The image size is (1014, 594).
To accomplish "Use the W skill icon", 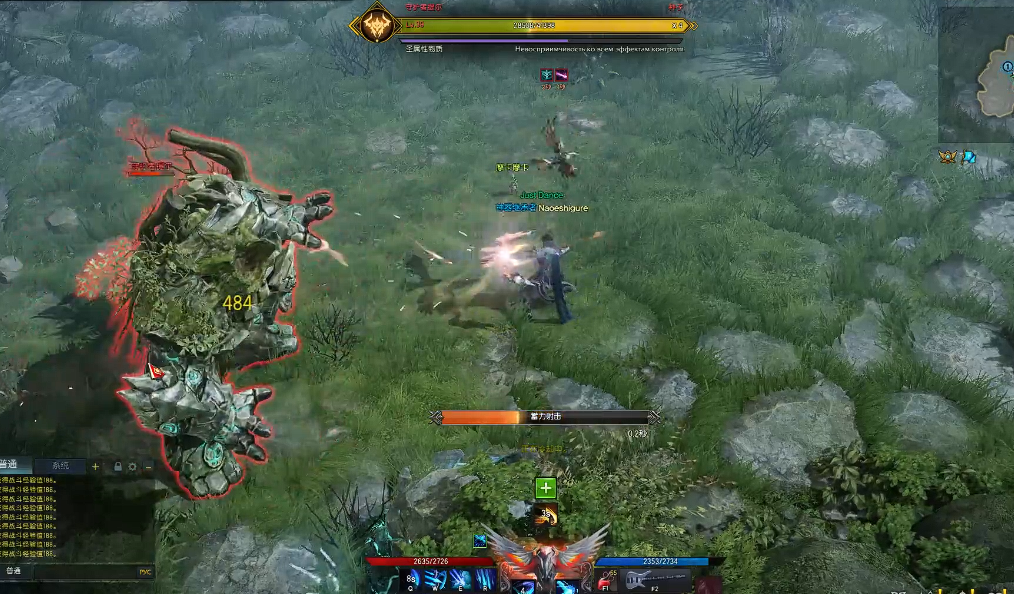I will (x=436, y=580).
